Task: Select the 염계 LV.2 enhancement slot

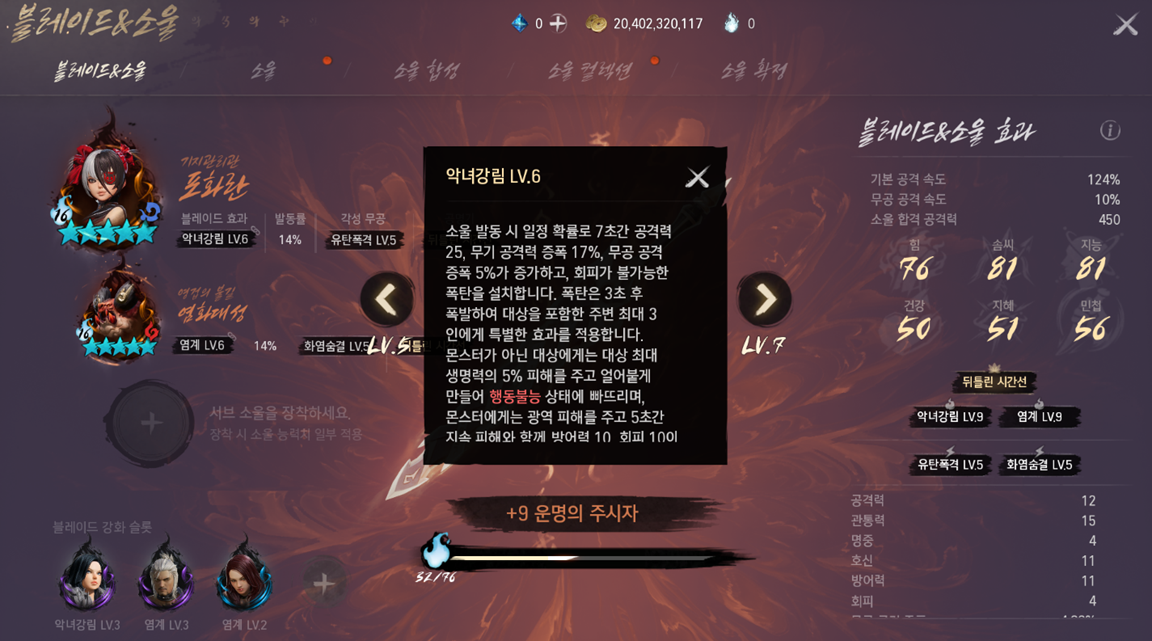Action: [243, 578]
